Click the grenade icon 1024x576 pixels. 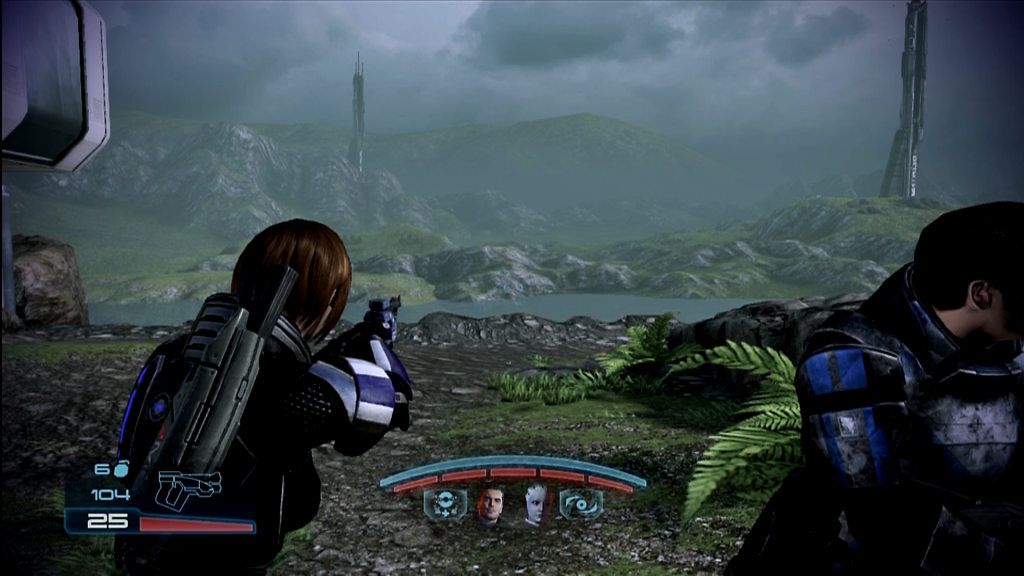pos(122,469)
